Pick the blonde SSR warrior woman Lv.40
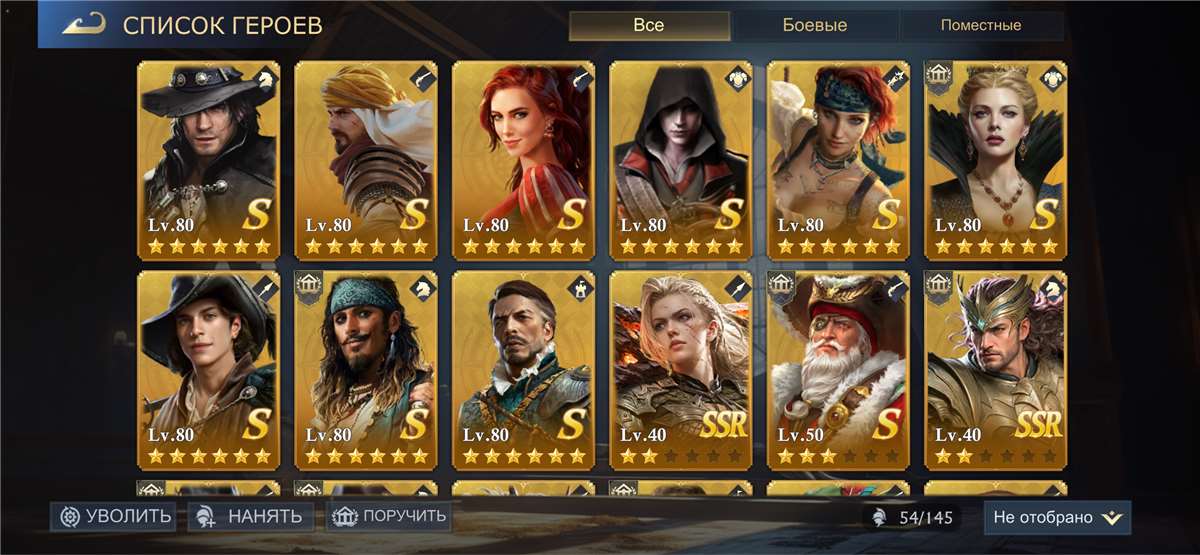Image resolution: width=1200 pixels, height=555 pixels. pyautogui.click(x=681, y=370)
